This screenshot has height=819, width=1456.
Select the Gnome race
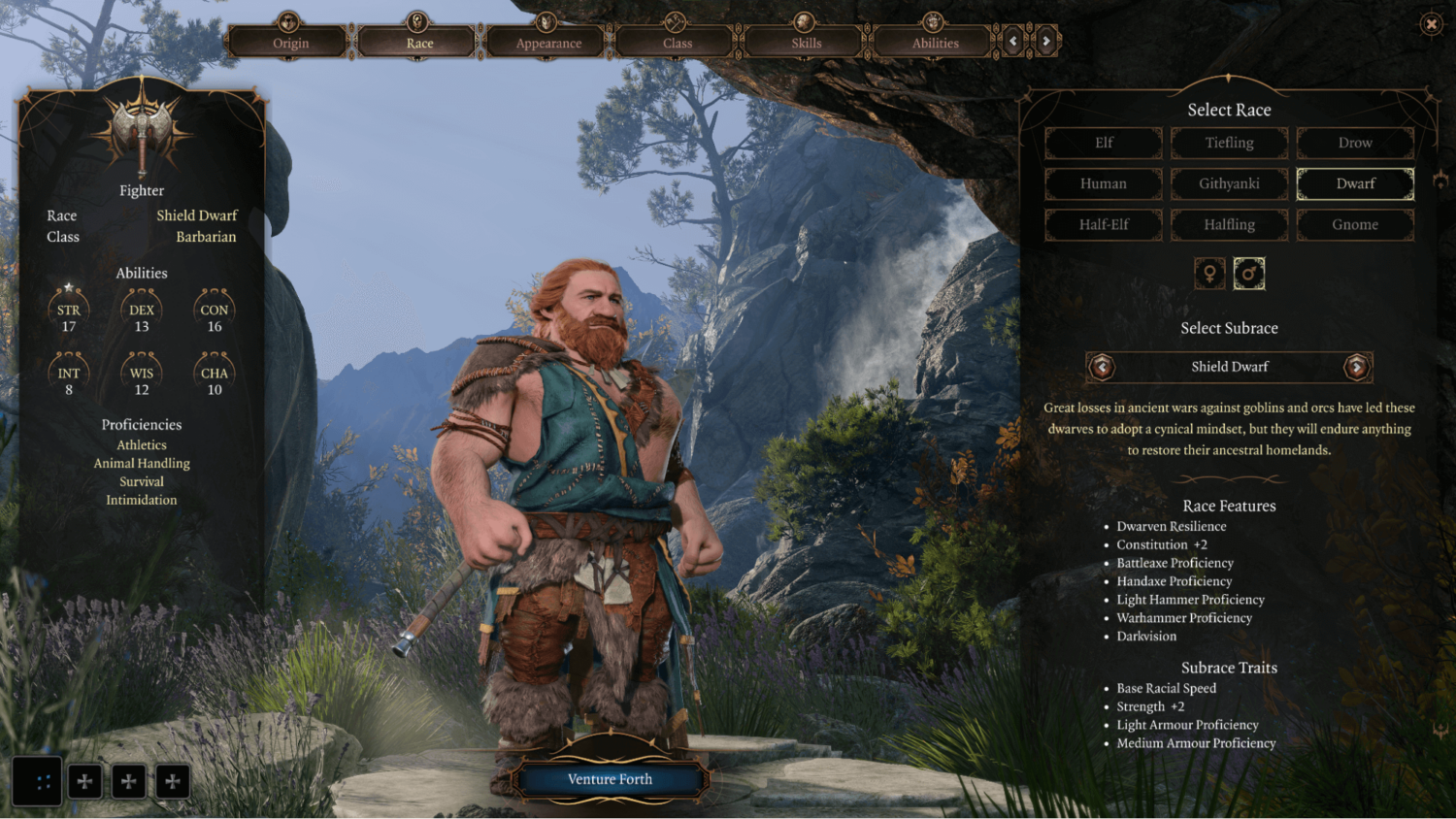[1354, 224]
